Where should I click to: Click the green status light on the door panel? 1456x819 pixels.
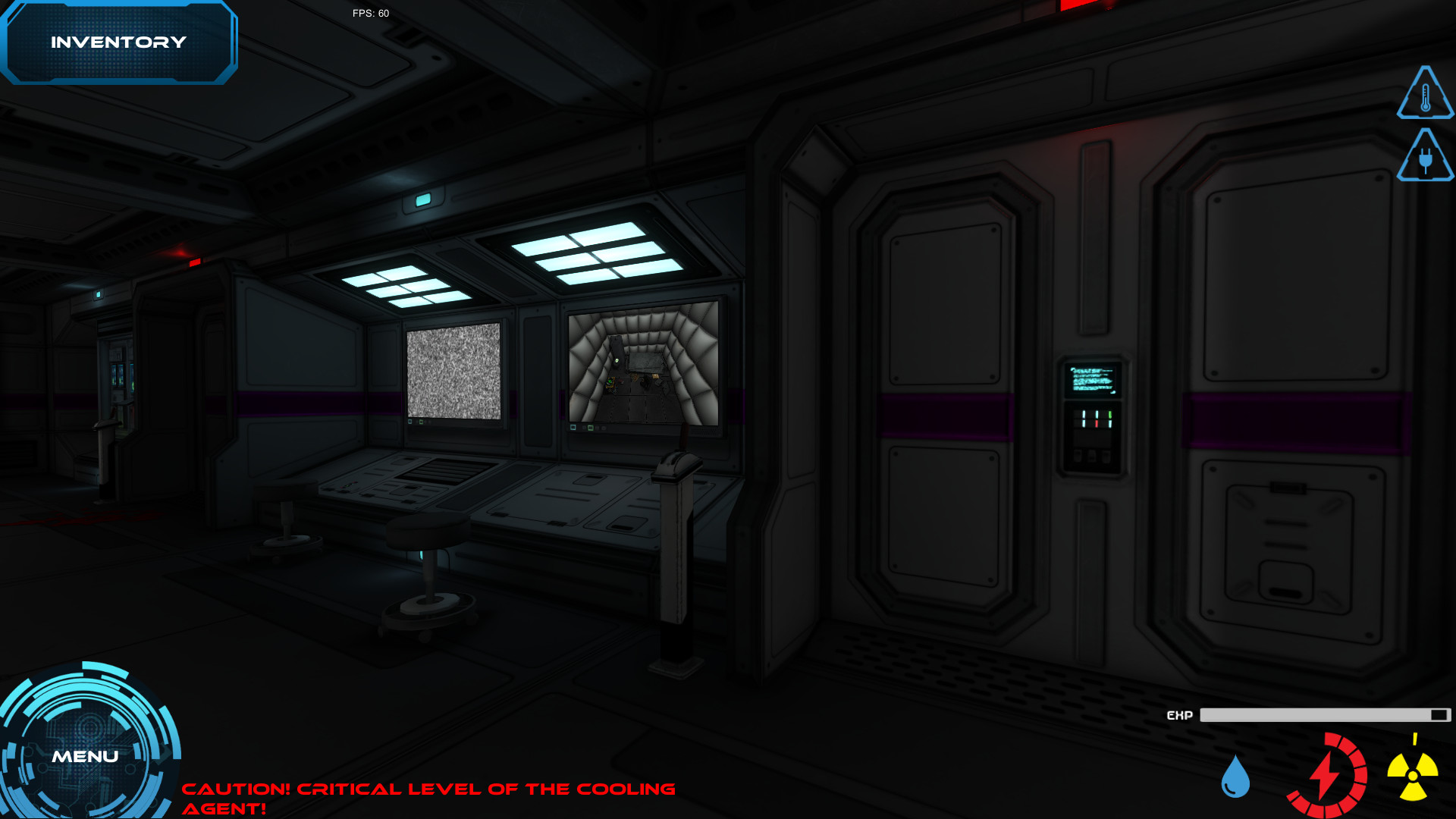(x=1110, y=414)
